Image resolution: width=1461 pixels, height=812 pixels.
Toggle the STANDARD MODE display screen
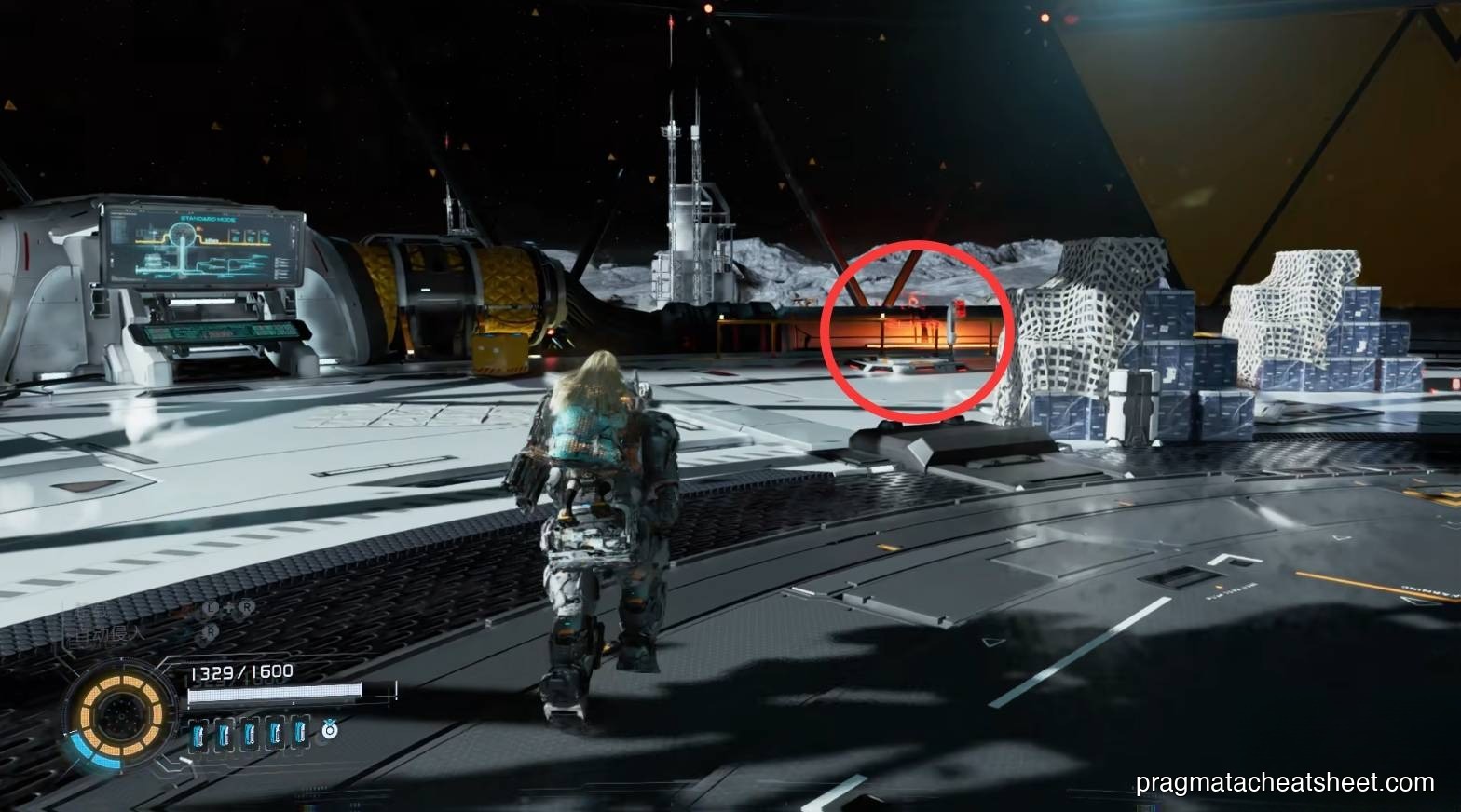203,244
